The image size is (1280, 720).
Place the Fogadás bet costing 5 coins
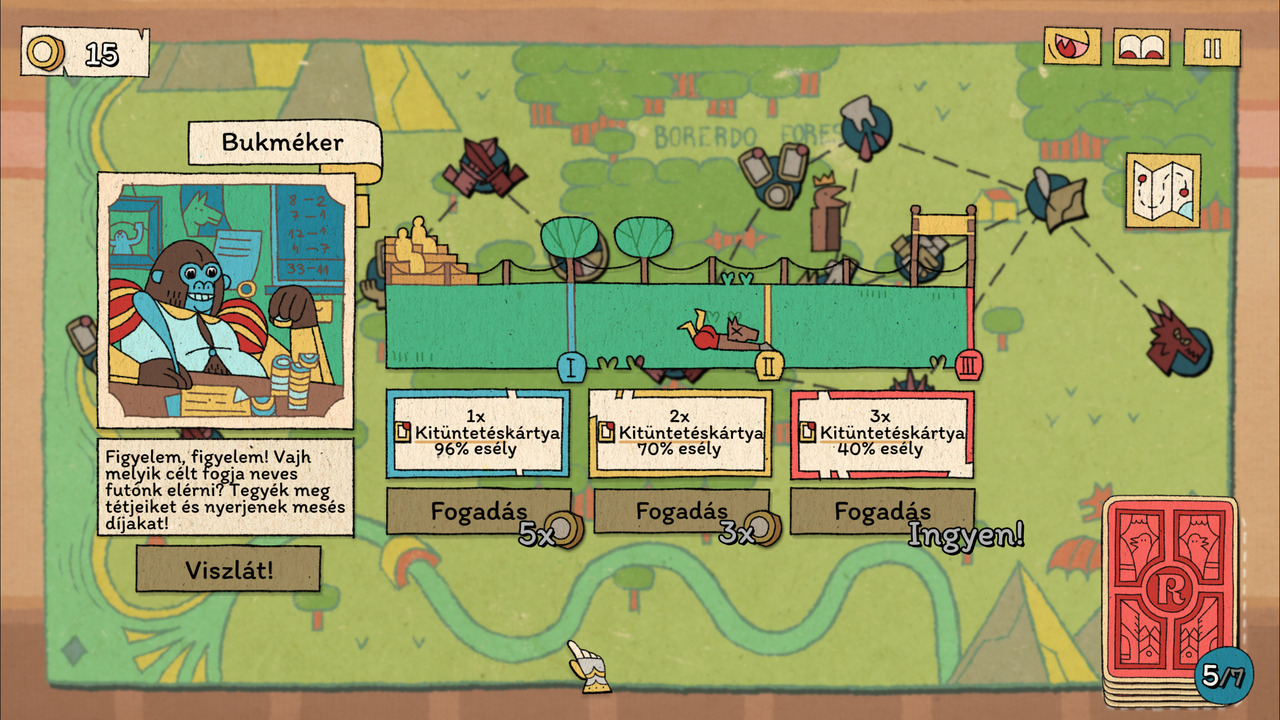[x=478, y=511]
